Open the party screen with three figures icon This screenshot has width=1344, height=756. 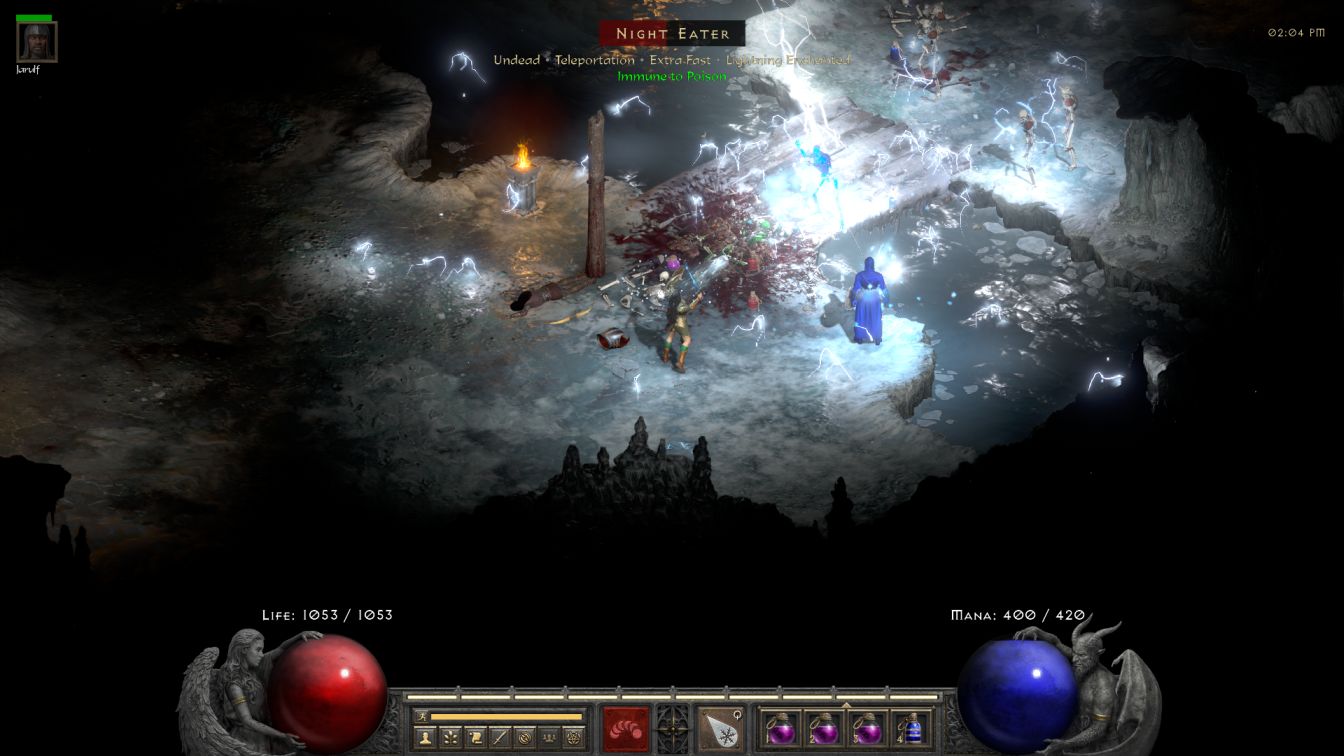[x=548, y=738]
